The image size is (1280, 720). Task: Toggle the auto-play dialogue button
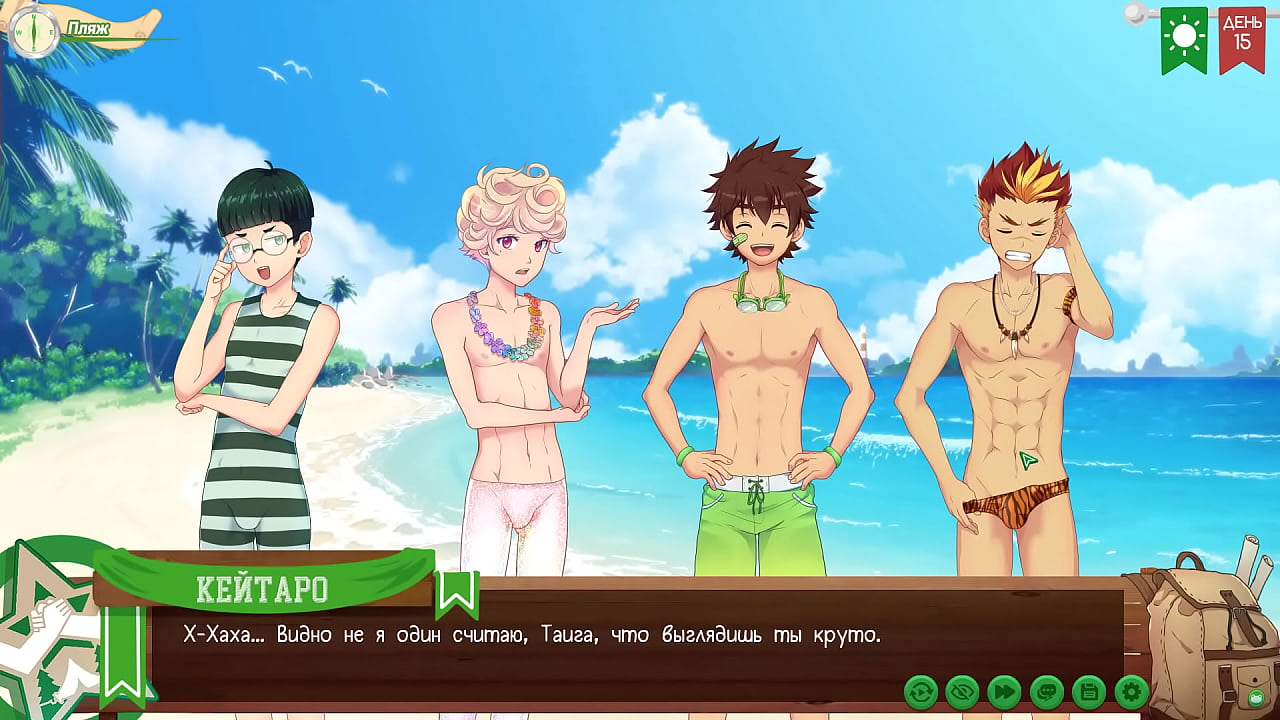(x=920, y=691)
